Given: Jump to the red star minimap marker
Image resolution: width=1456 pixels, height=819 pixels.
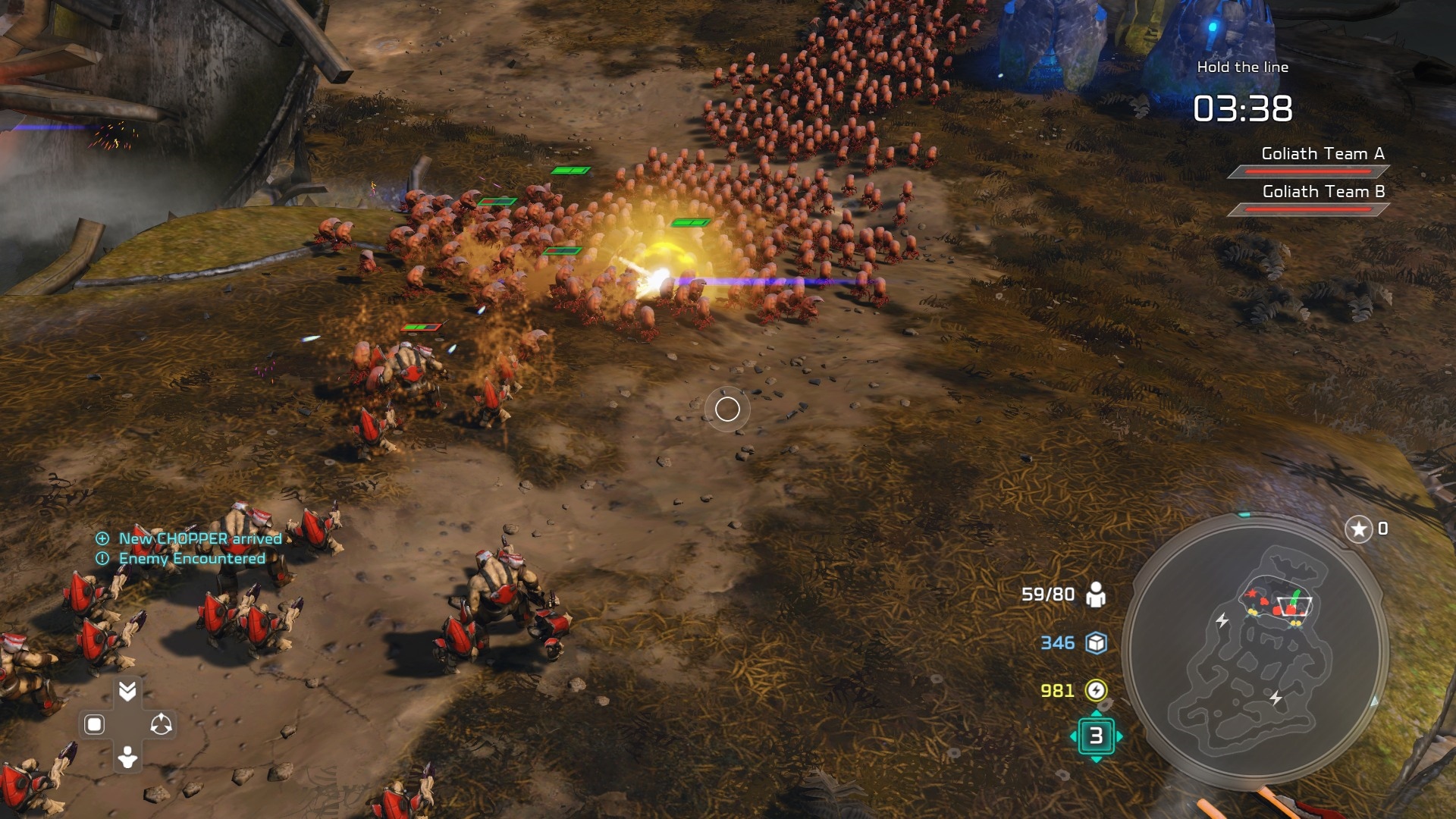Looking at the screenshot, I should pyautogui.click(x=1251, y=595).
